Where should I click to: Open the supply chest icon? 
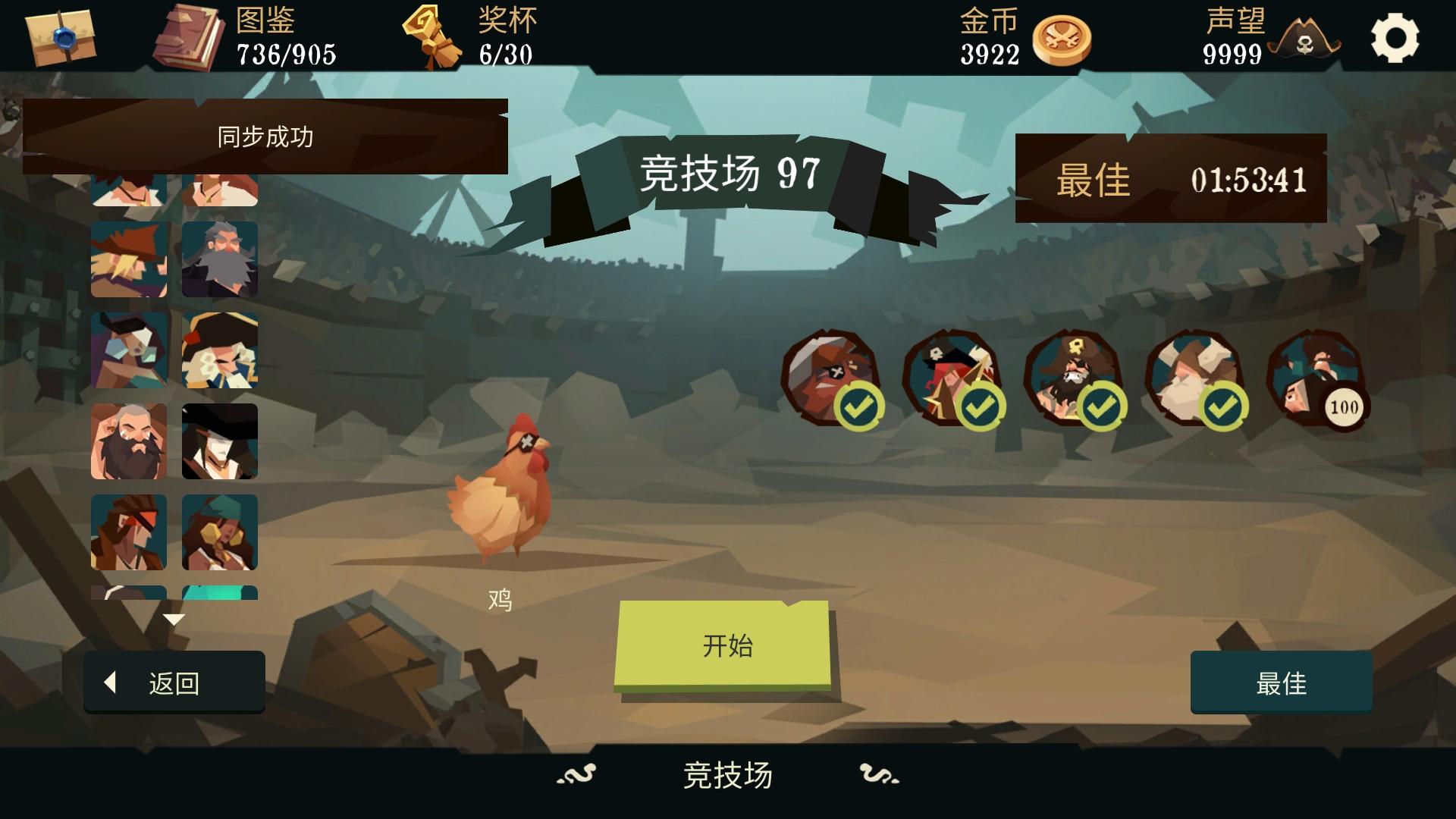(x=61, y=38)
